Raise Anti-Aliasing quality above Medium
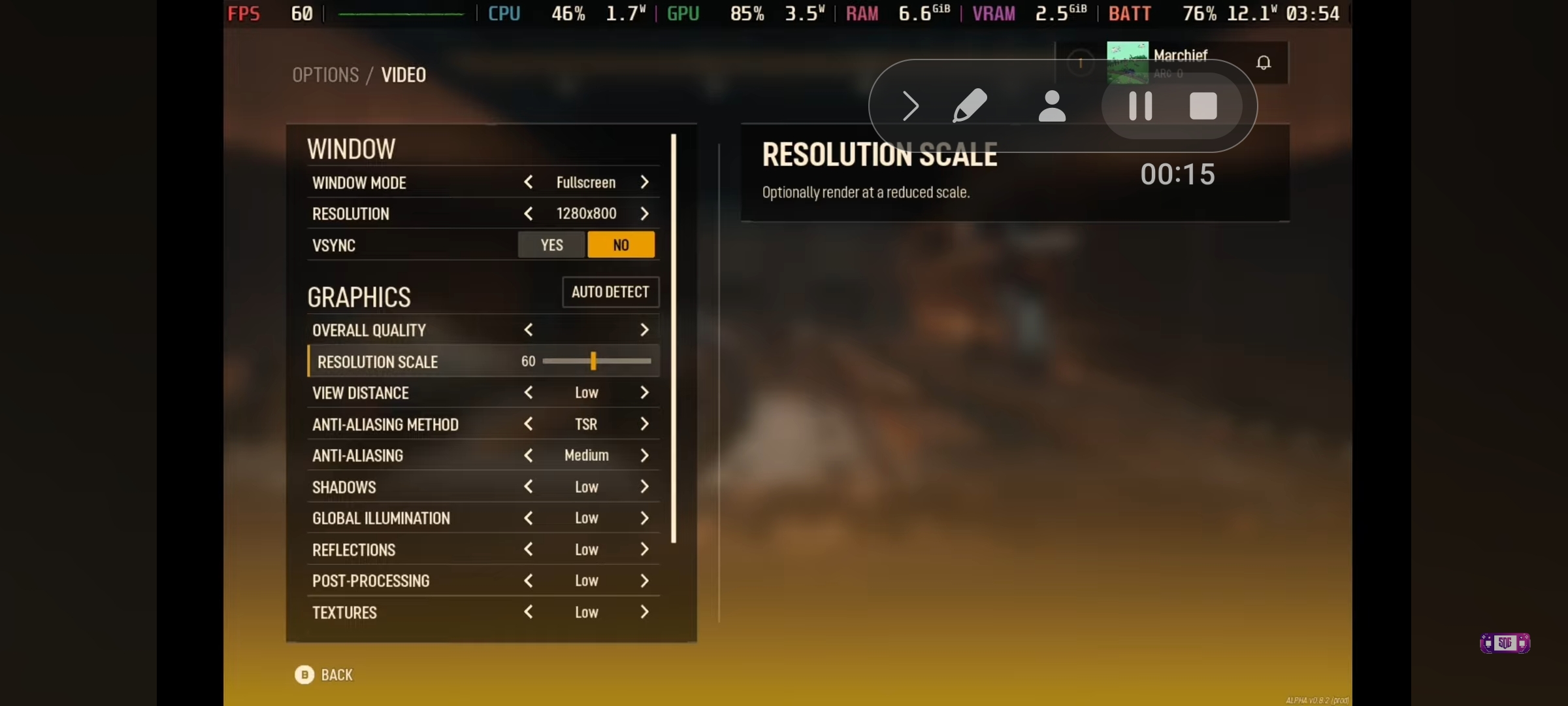Viewport: 1568px width, 706px height. [x=644, y=456]
